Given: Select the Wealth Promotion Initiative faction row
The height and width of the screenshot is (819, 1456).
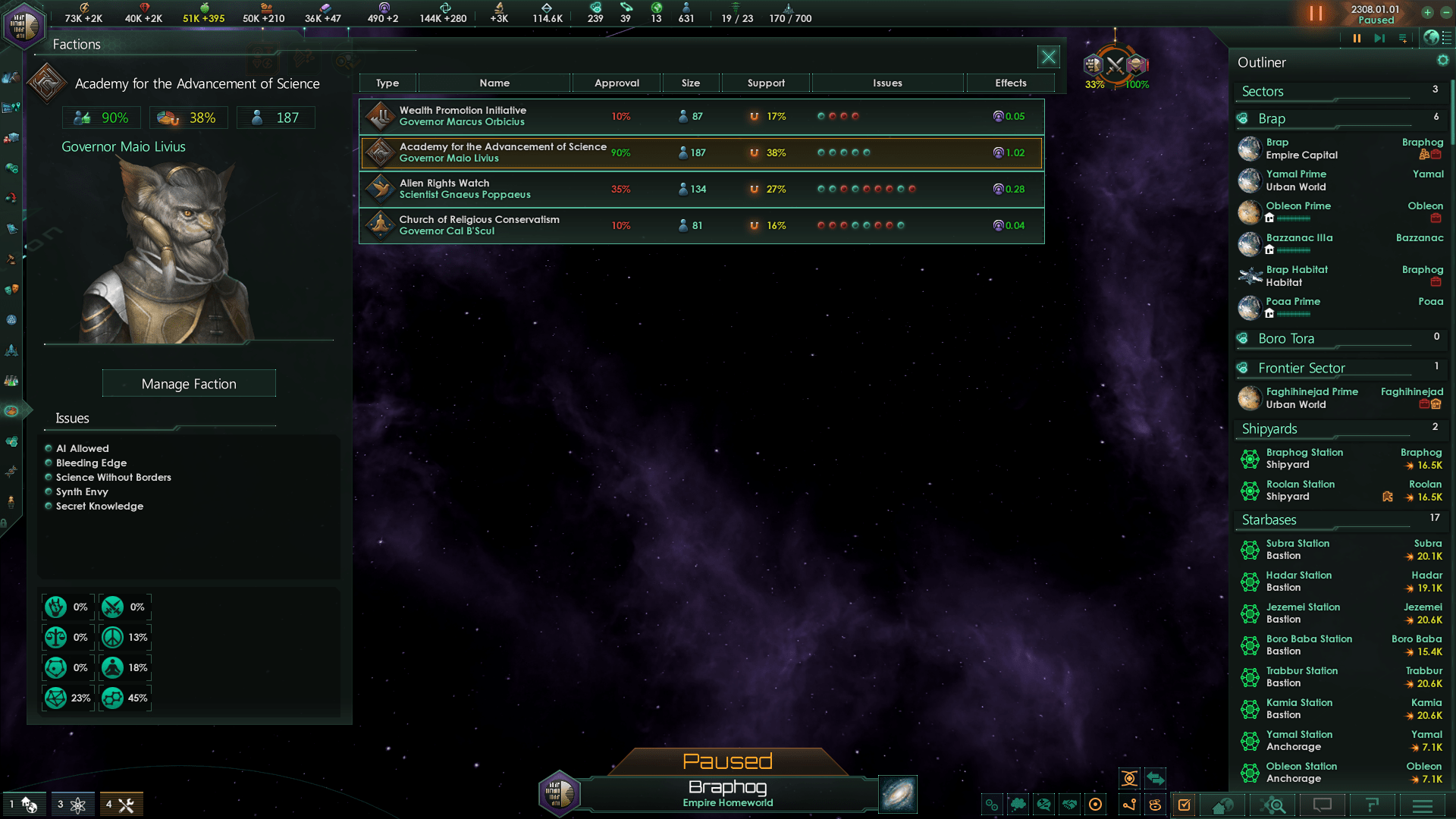Looking at the screenshot, I should 701,117.
